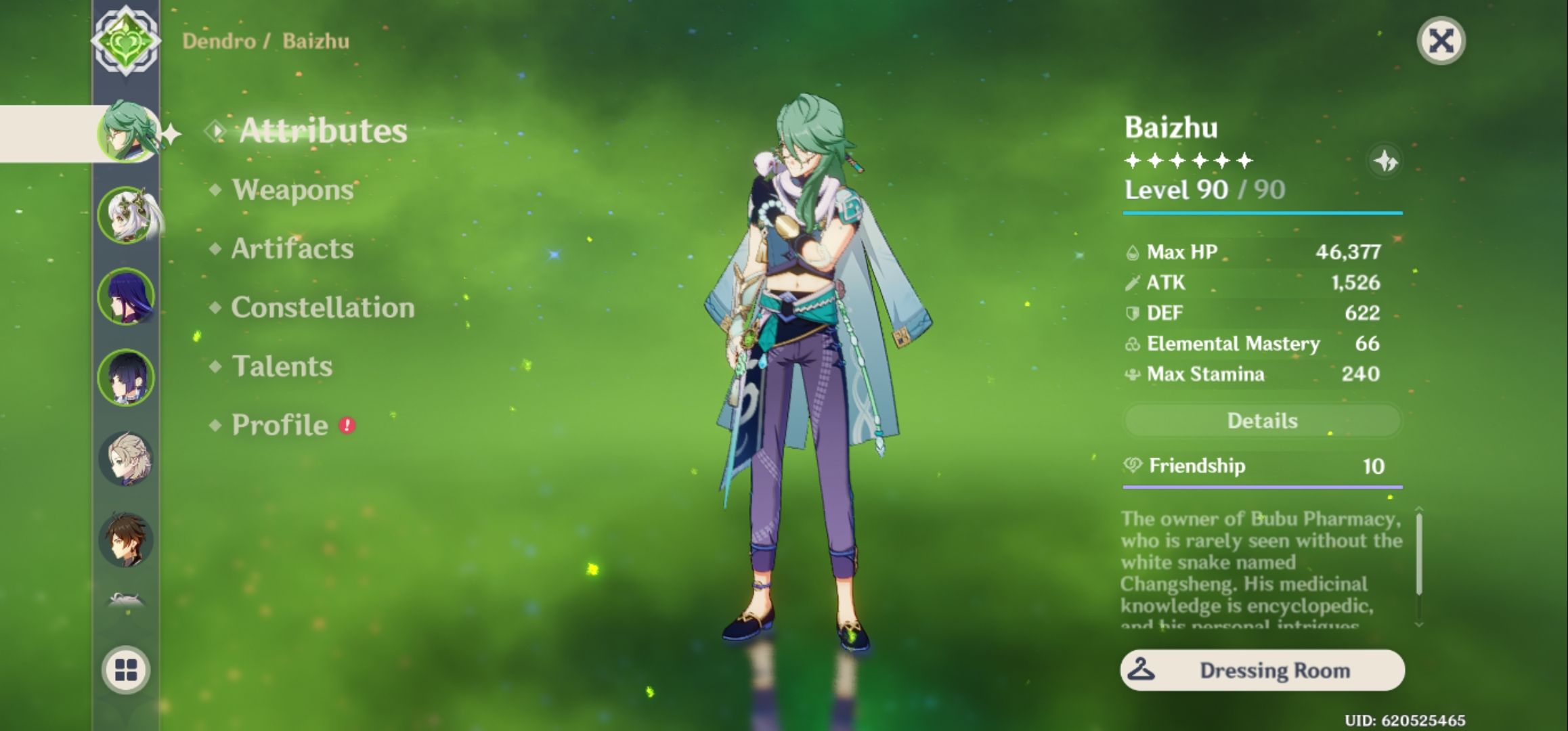Screen dimensions: 1568x731
Task: Open the Profile page with the notification badge
Action: tap(278, 425)
